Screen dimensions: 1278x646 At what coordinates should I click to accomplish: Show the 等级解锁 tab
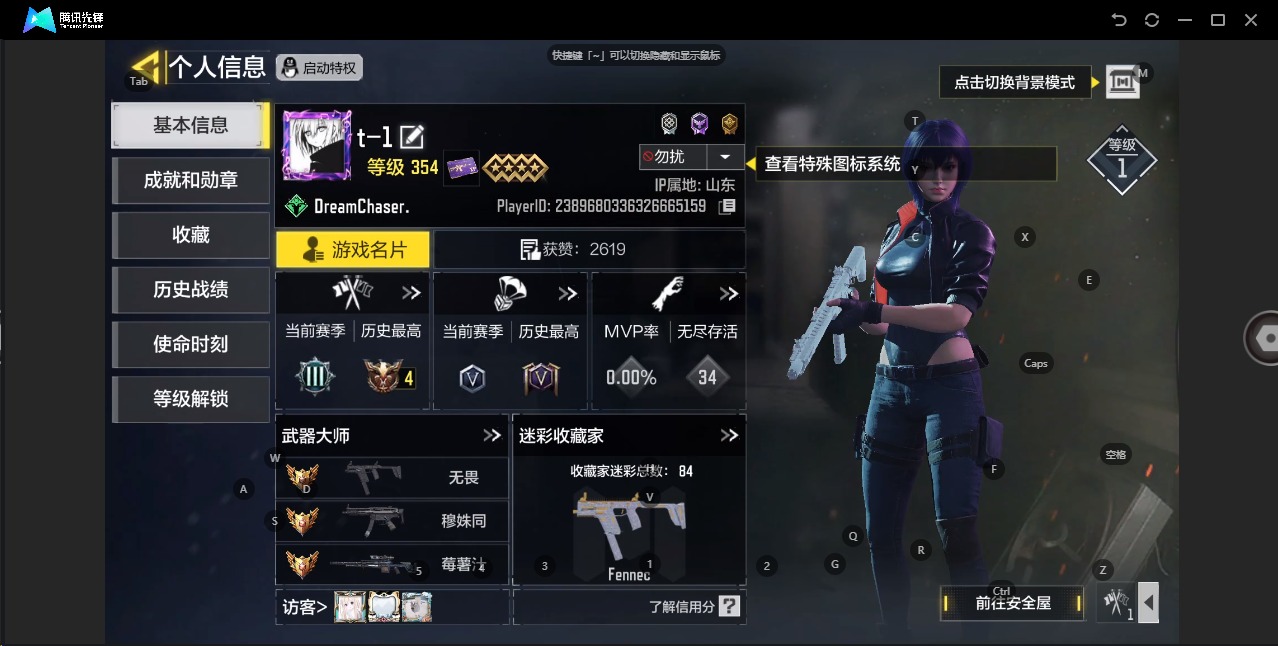[190, 399]
